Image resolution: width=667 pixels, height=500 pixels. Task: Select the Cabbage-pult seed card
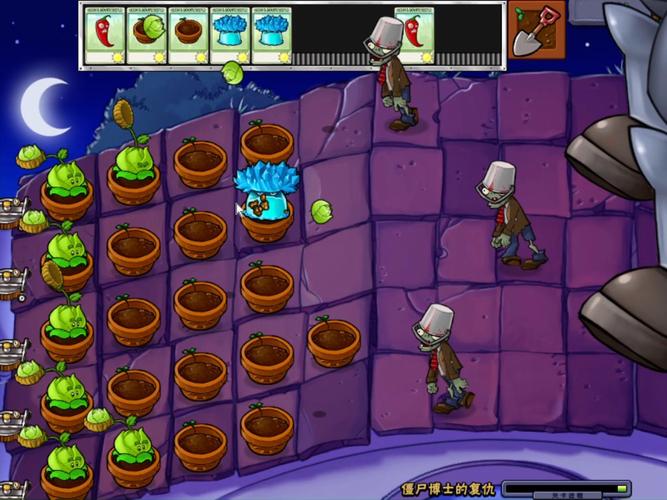(146, 36)
